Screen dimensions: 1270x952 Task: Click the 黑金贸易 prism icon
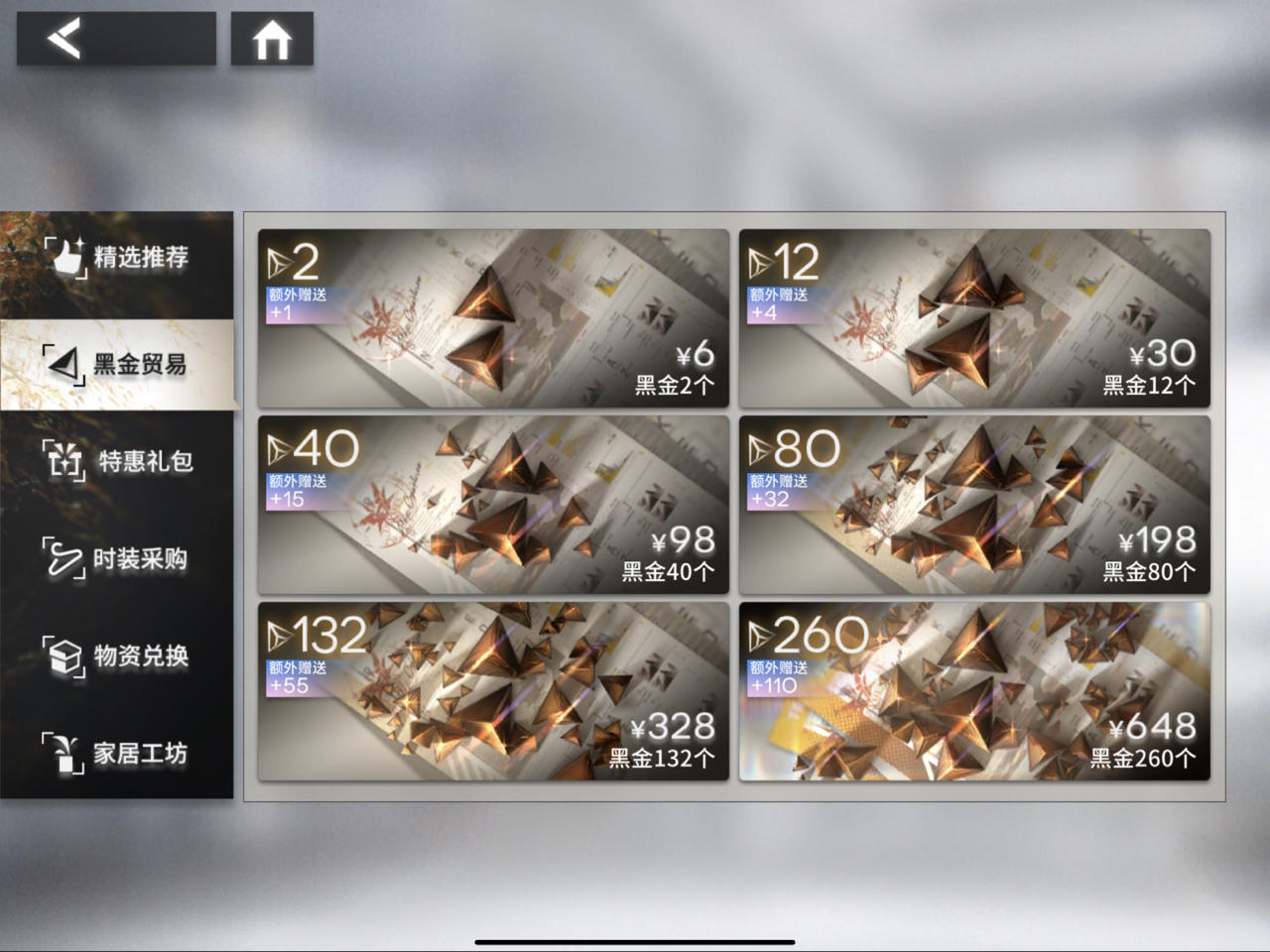pyautogui.click(x=62, y=363)
